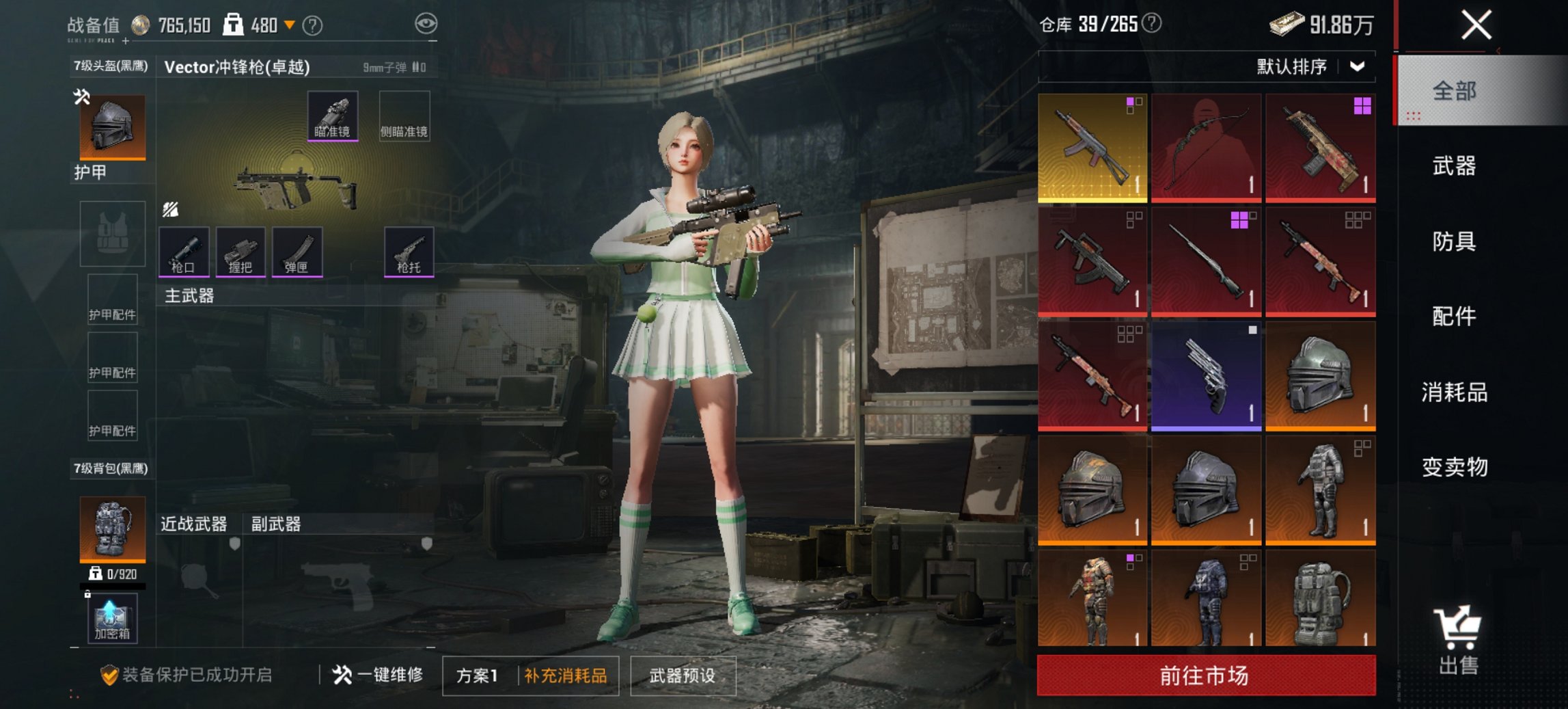Click the 侧瞄准镜 side scope slot

pos(404,115)
